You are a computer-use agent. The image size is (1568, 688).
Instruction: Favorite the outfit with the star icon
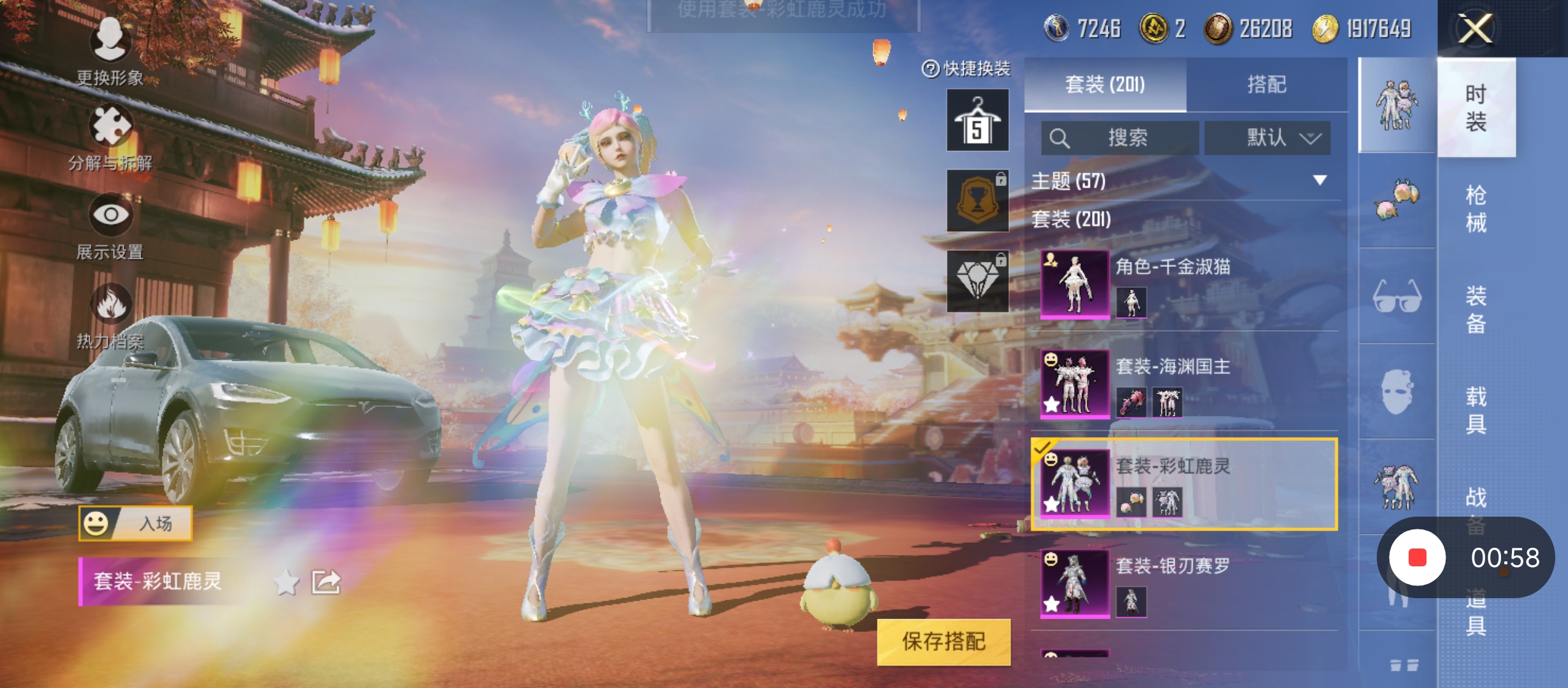coord(286,582)
